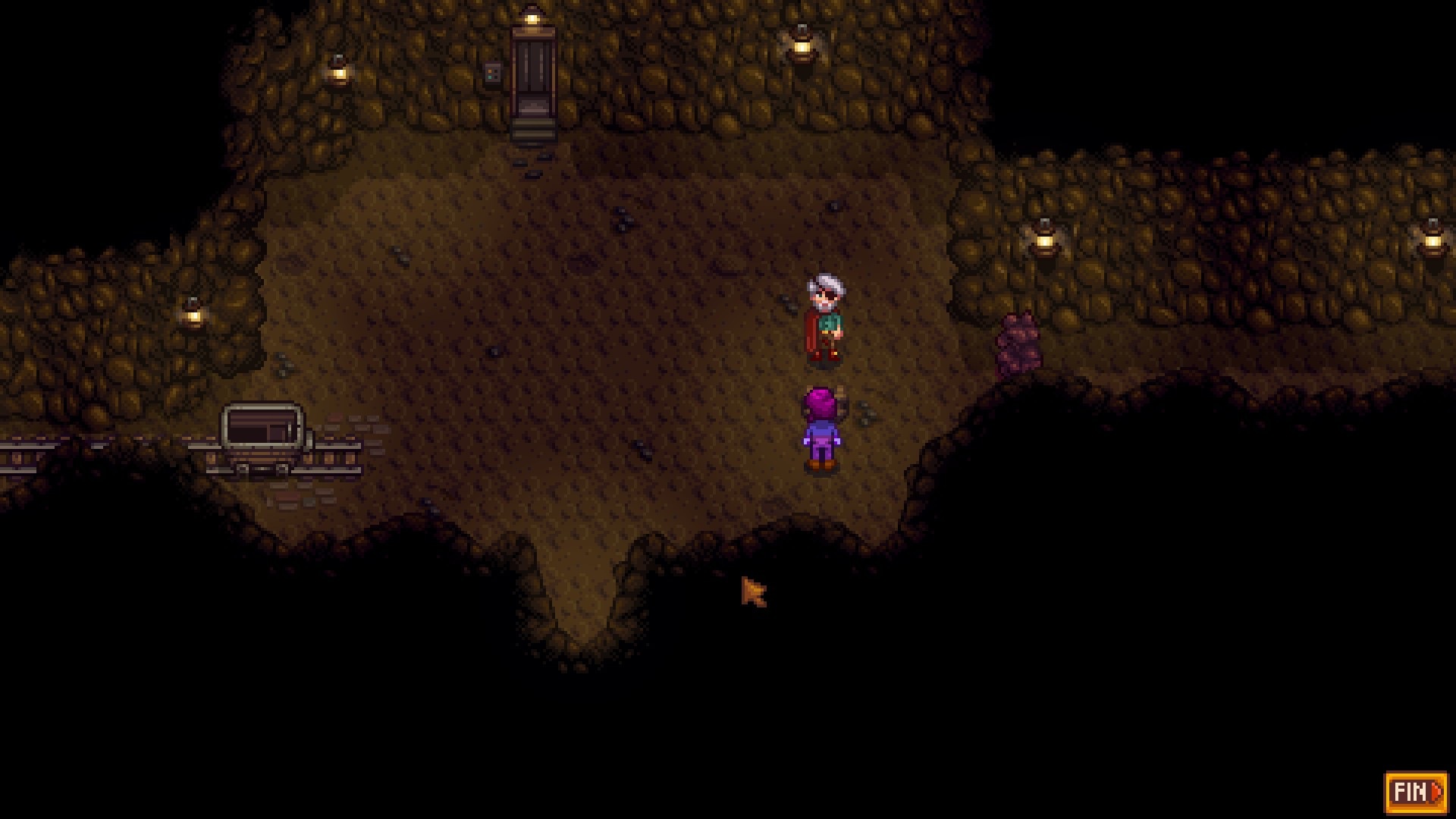Skip the cutscene with the FIN button
The image size is (1456, 819).
pos(1415,792)
